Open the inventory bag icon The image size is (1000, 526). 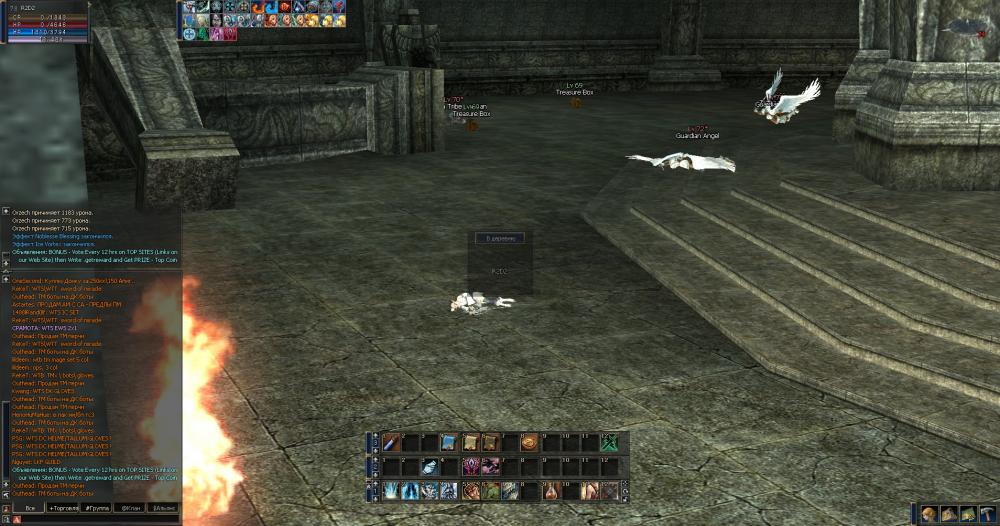[948, 514]
